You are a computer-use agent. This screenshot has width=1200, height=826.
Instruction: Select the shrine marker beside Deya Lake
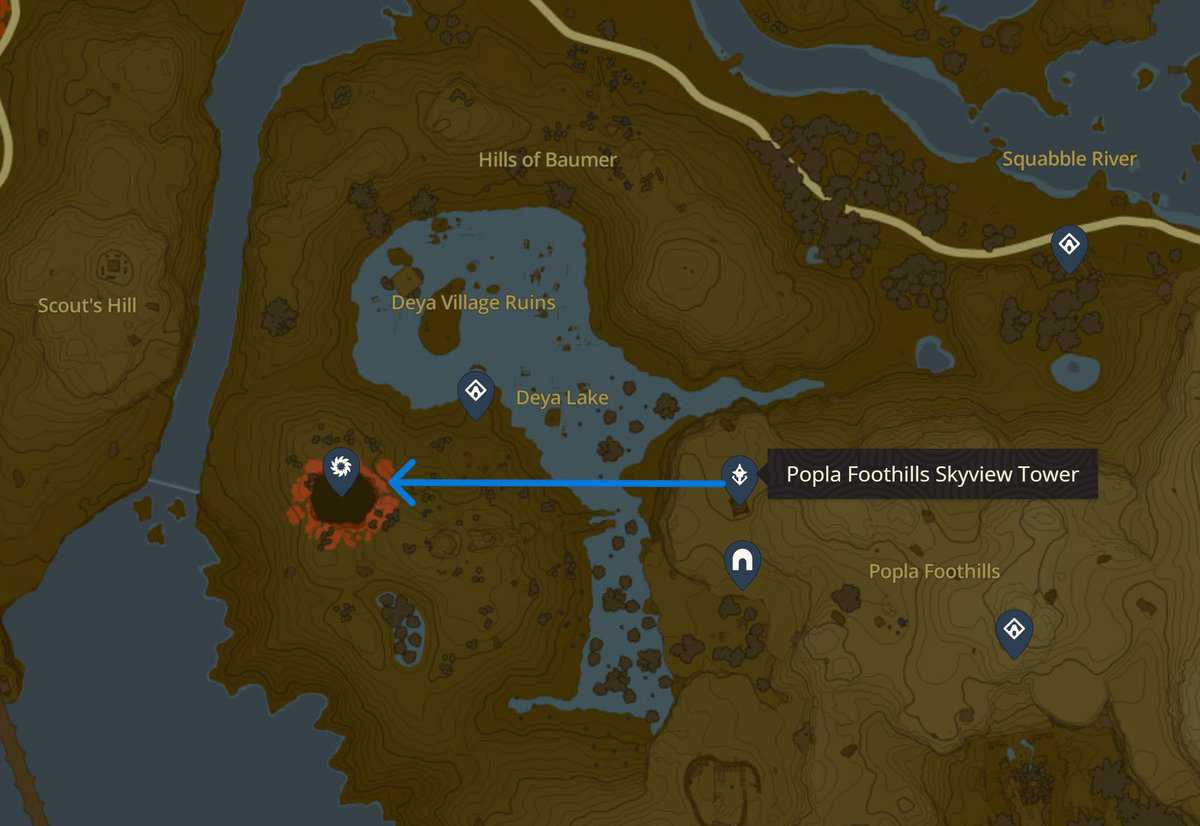coord(475,390)
